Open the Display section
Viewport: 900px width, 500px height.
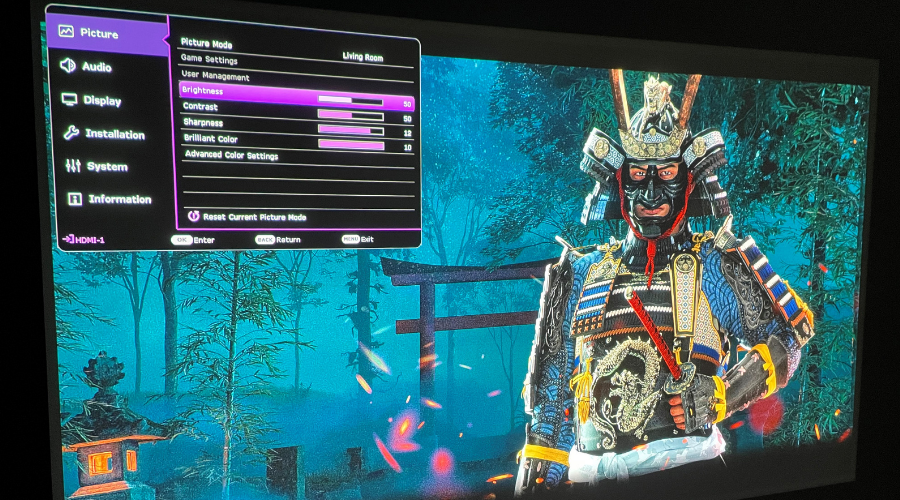[101, 101]
